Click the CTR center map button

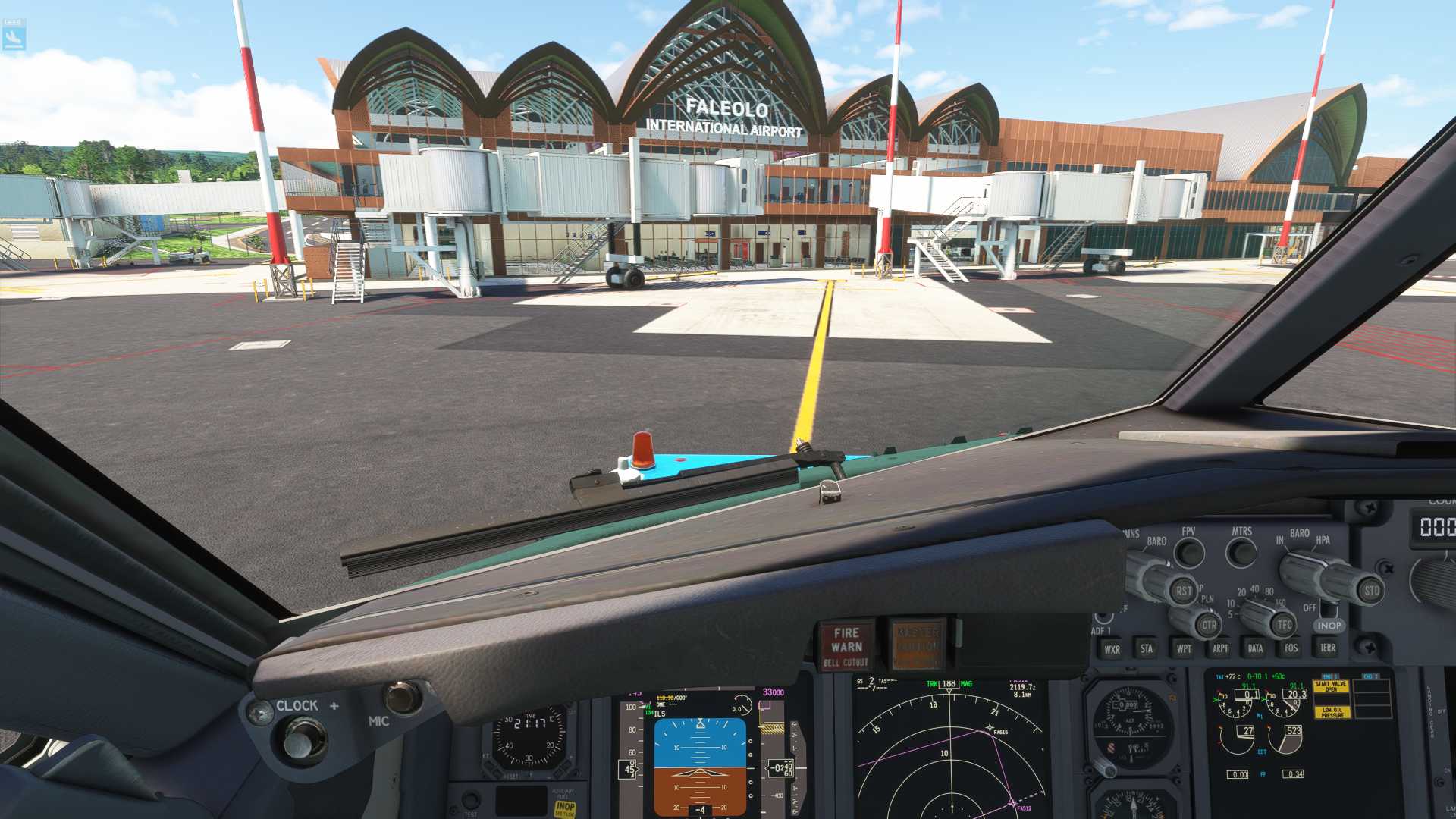pos(1209,626)
